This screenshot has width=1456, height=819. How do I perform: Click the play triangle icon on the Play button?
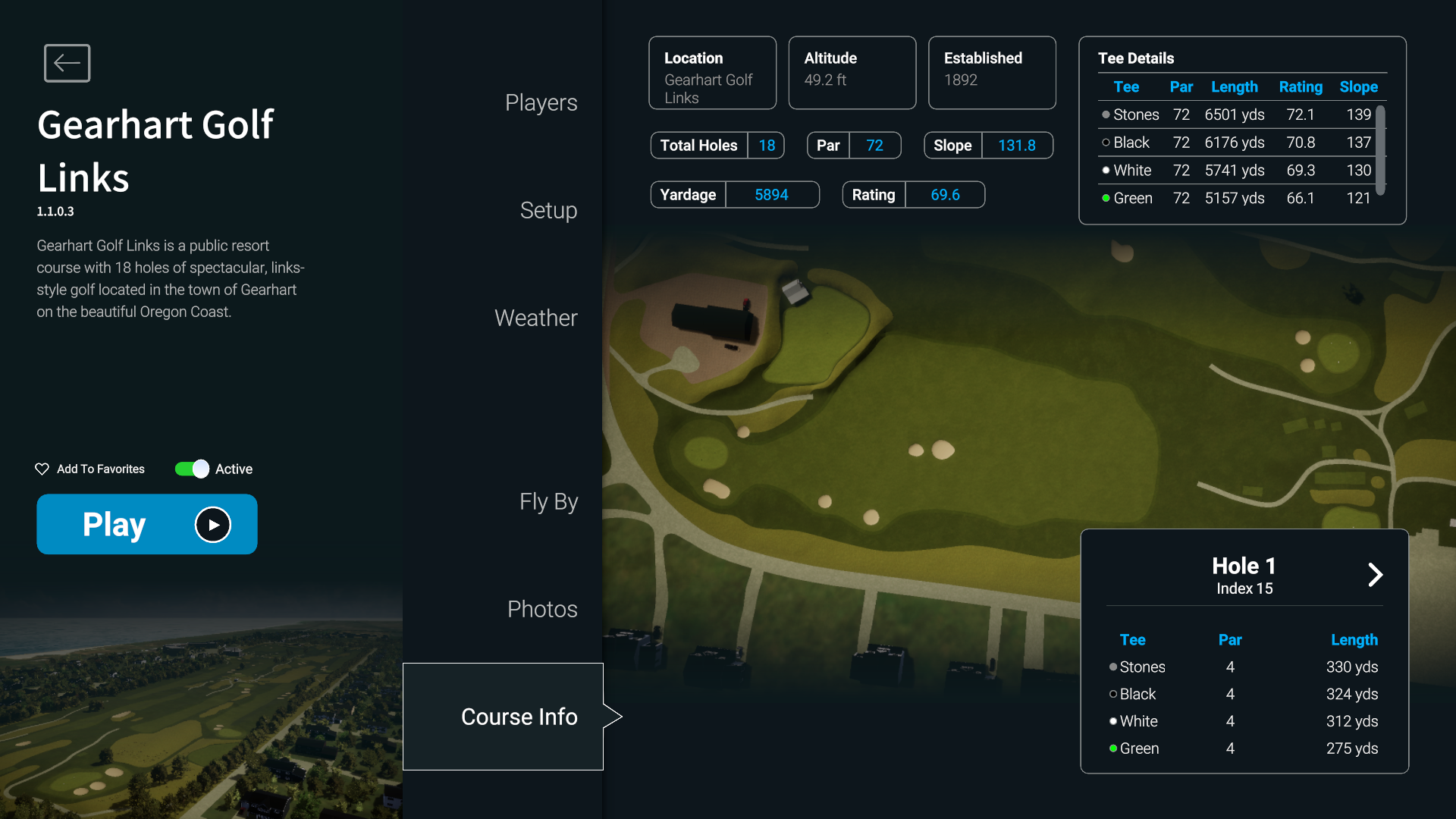[x=212, y=524]
